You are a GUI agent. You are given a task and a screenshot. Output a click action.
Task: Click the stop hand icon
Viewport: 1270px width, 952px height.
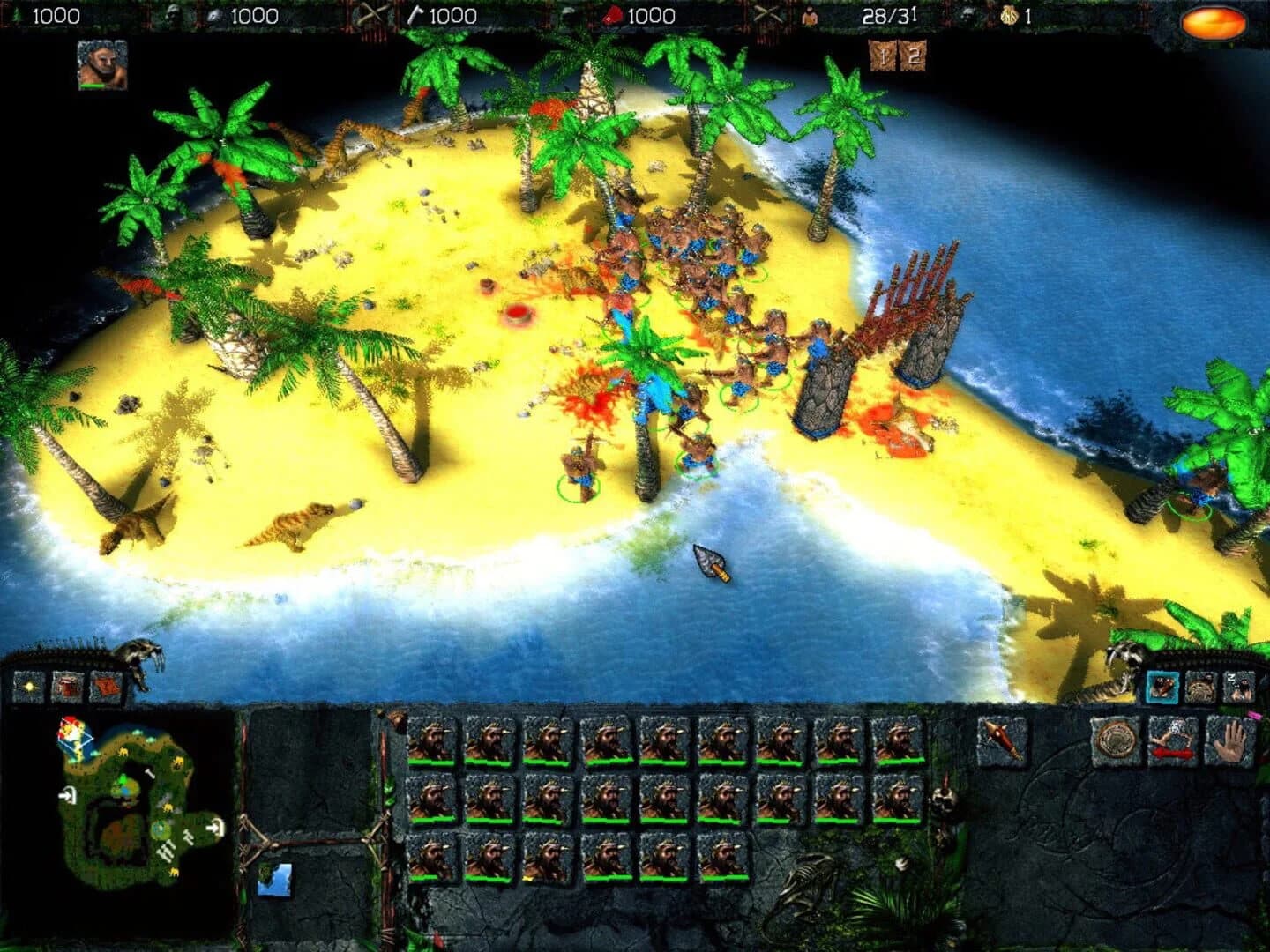(x=1229, y=739)
